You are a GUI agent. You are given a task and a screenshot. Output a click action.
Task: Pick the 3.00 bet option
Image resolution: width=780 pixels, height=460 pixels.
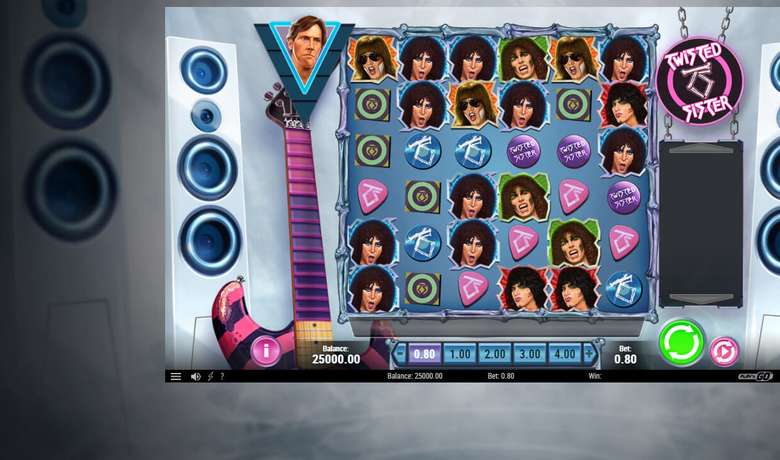pos(529,354)
